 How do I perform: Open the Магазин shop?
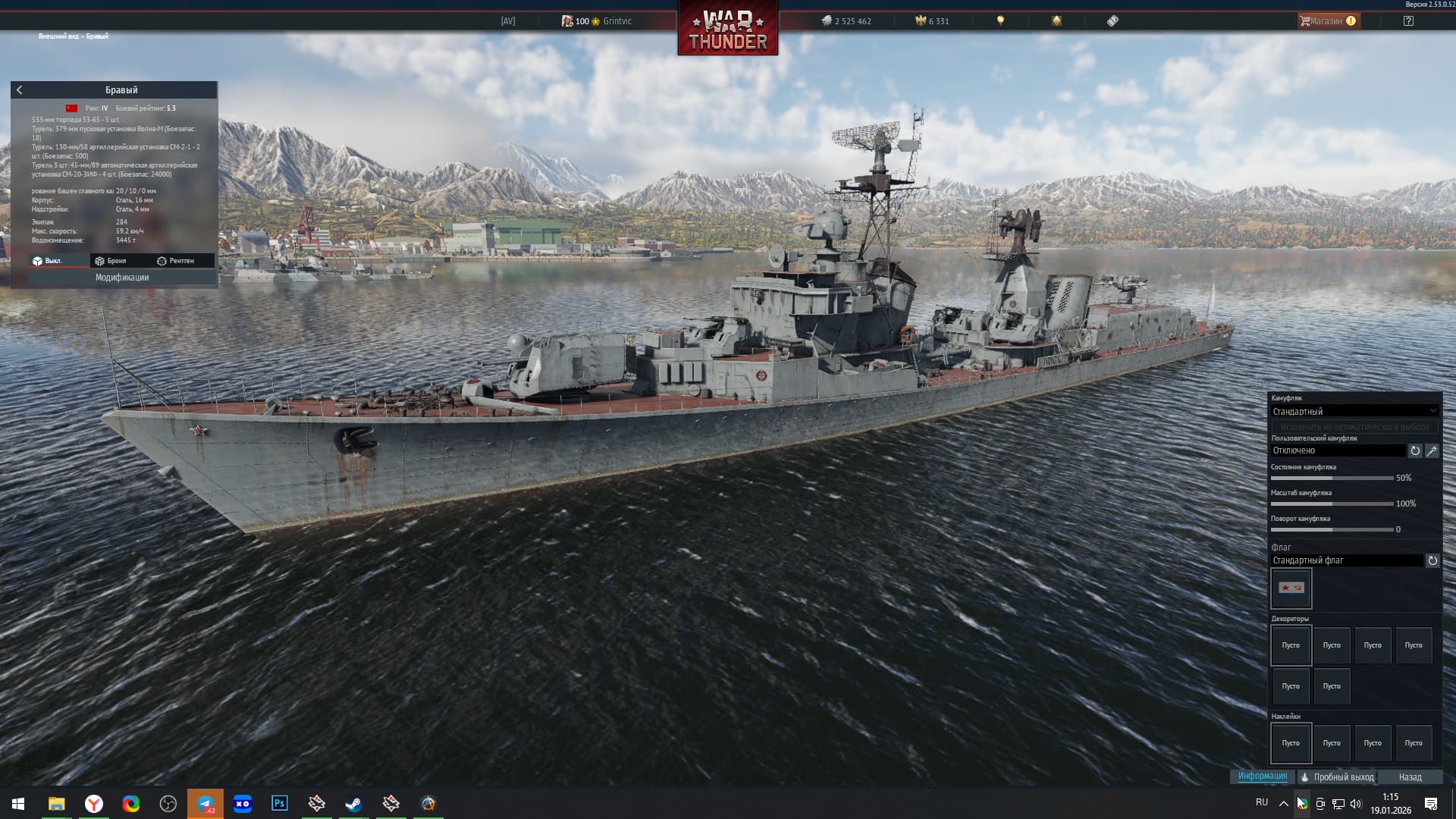1327,21
